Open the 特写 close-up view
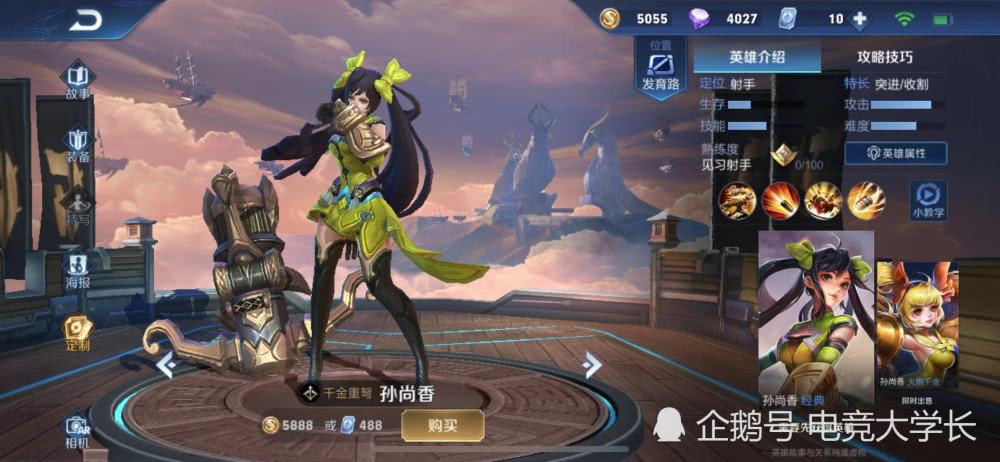1000x462 pixels. 77,205
